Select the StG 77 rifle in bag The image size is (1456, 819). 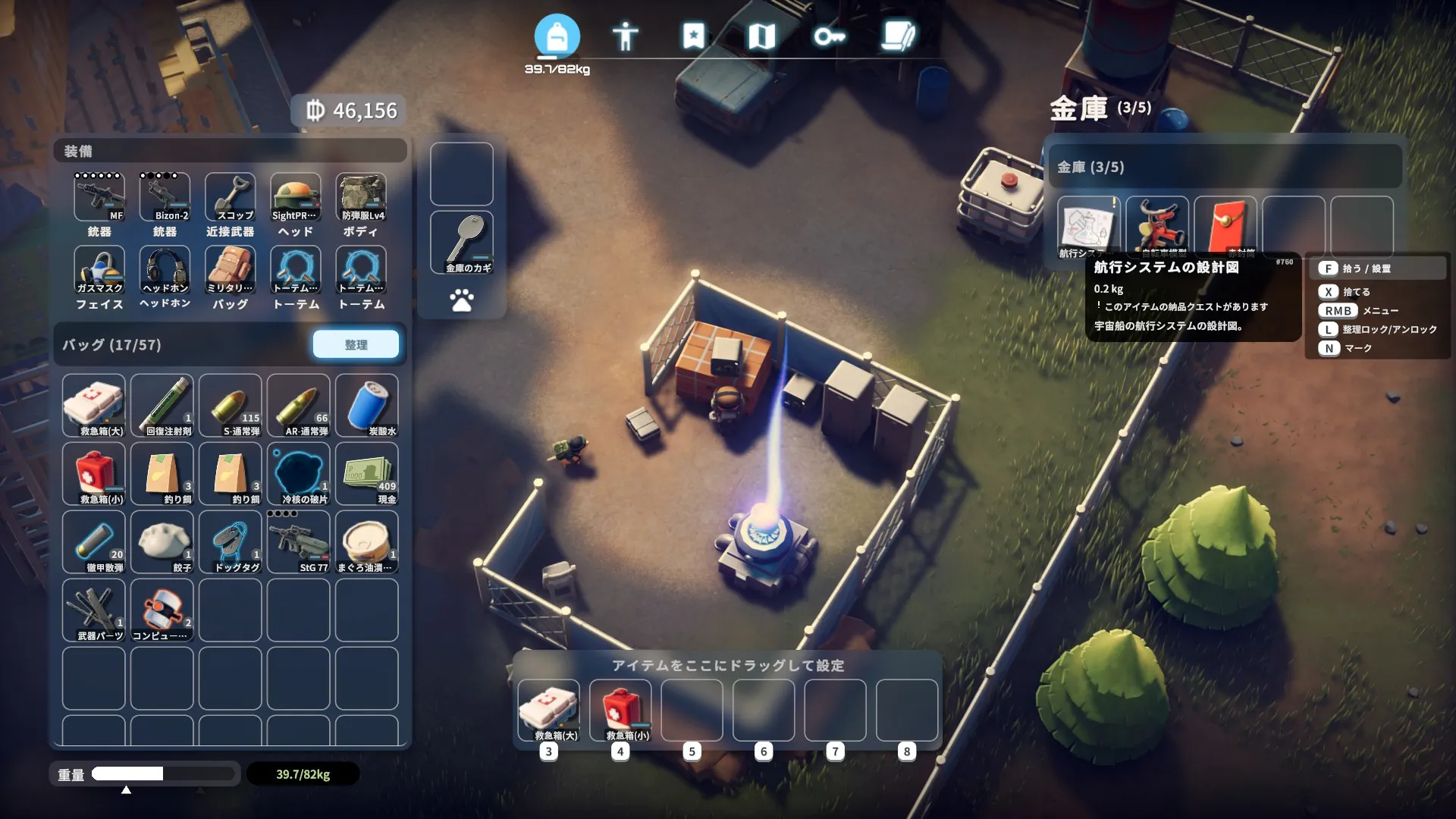pos(299,541)
